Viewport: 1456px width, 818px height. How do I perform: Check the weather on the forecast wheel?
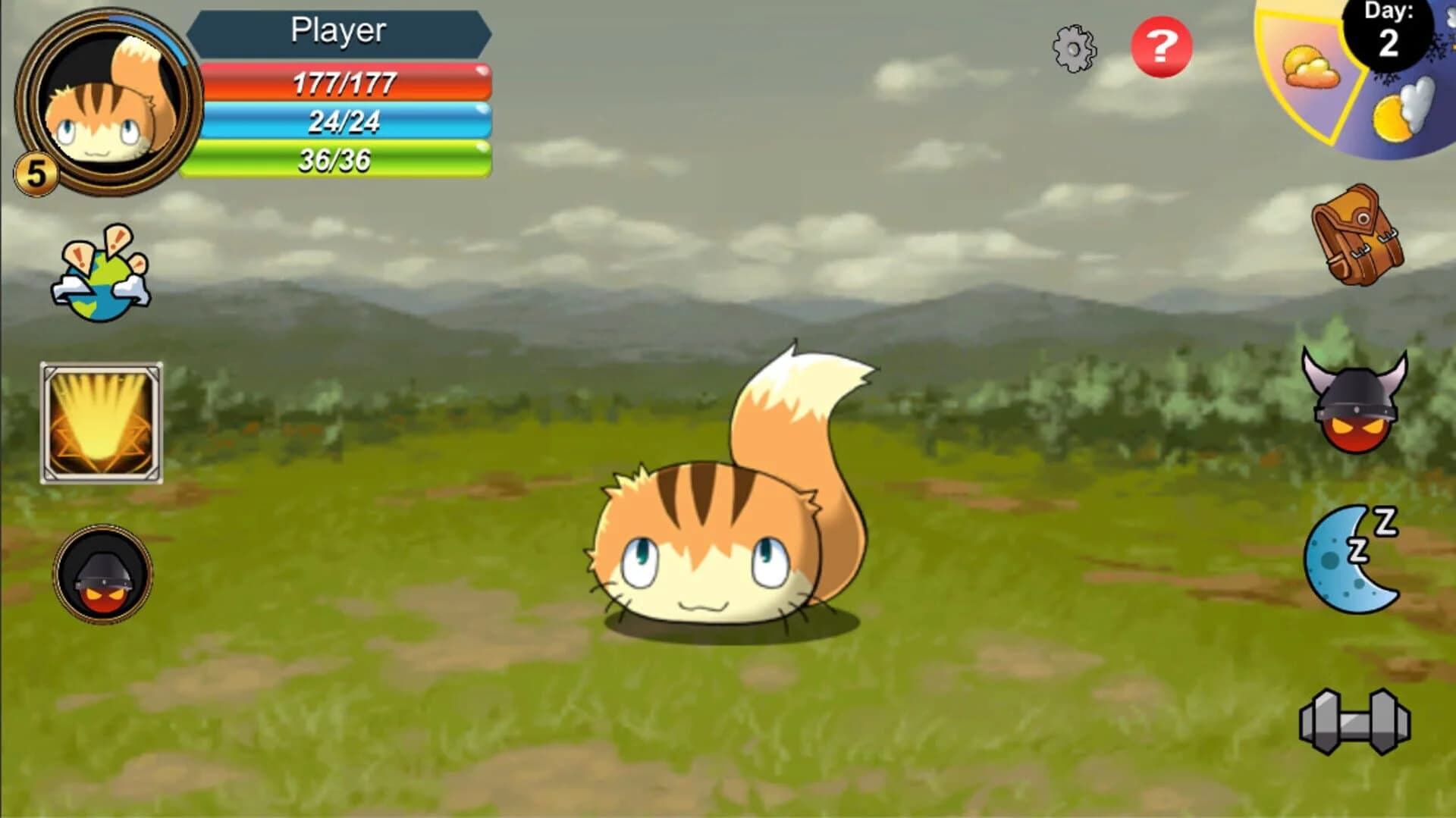(x=1357, y=83)
